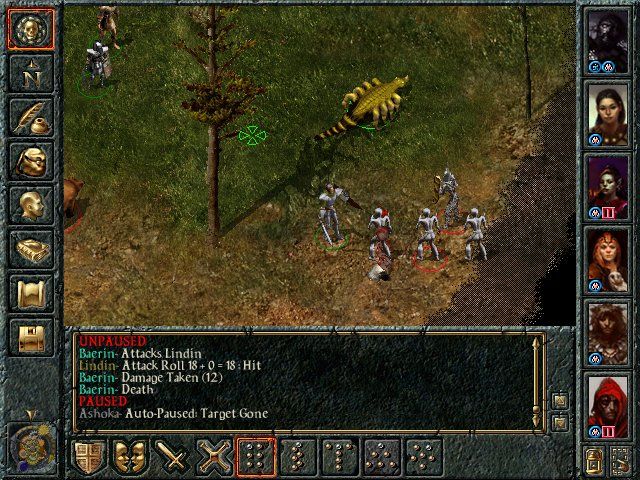Activate the shield Guard action
Image resolution: width=640 pixels, height=480 pixels.
[x=87, y=457]
